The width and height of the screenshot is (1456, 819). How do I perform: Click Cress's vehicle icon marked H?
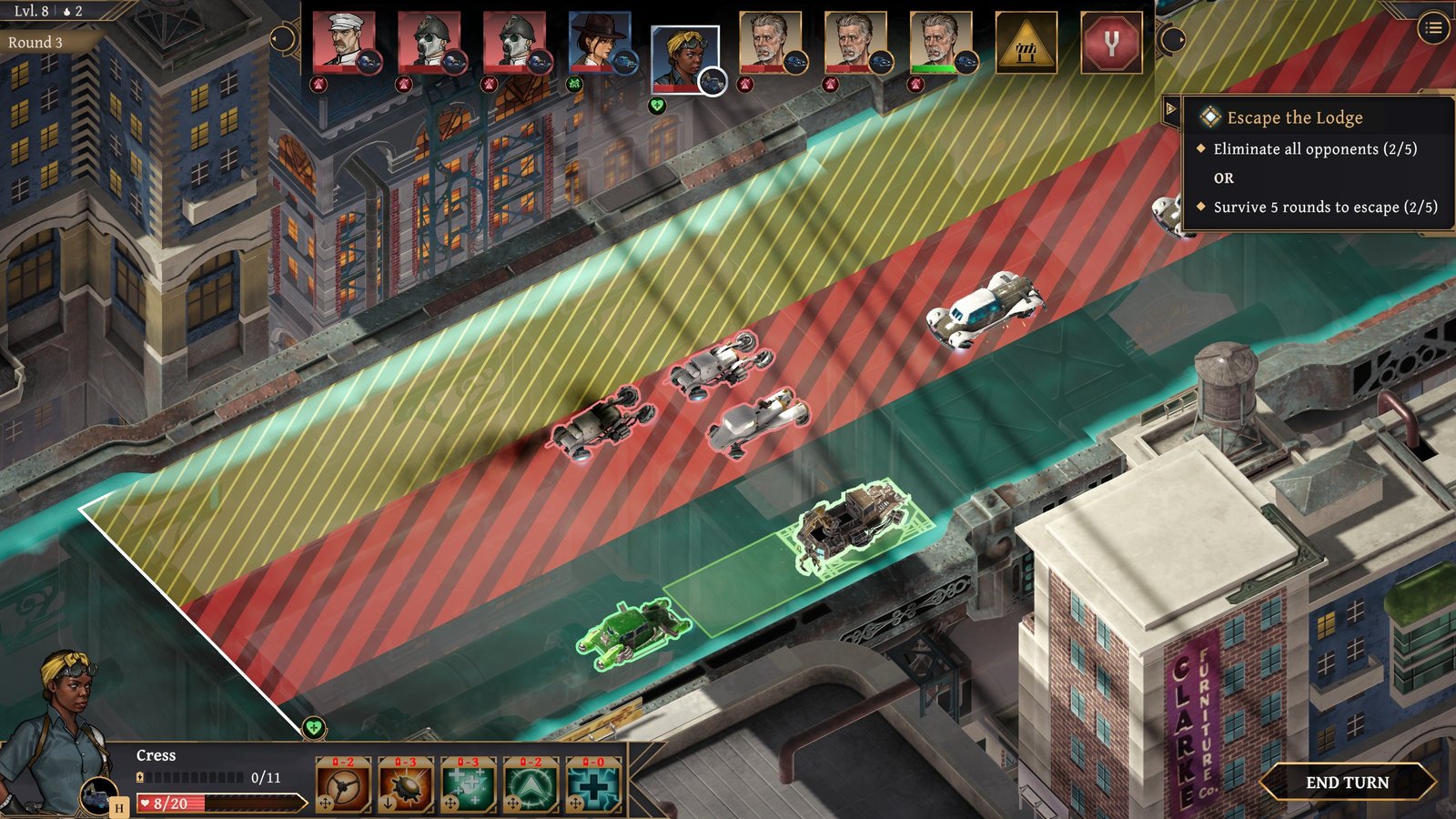[x=98, y=797]
